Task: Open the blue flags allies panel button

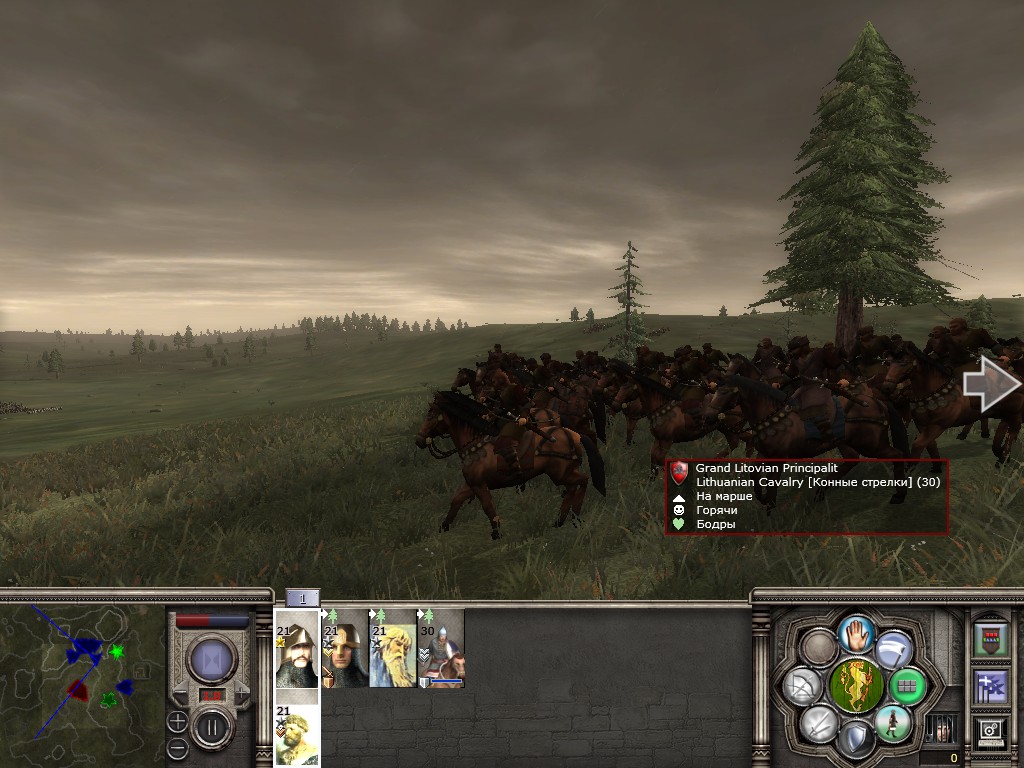Action: coord(991,686)
